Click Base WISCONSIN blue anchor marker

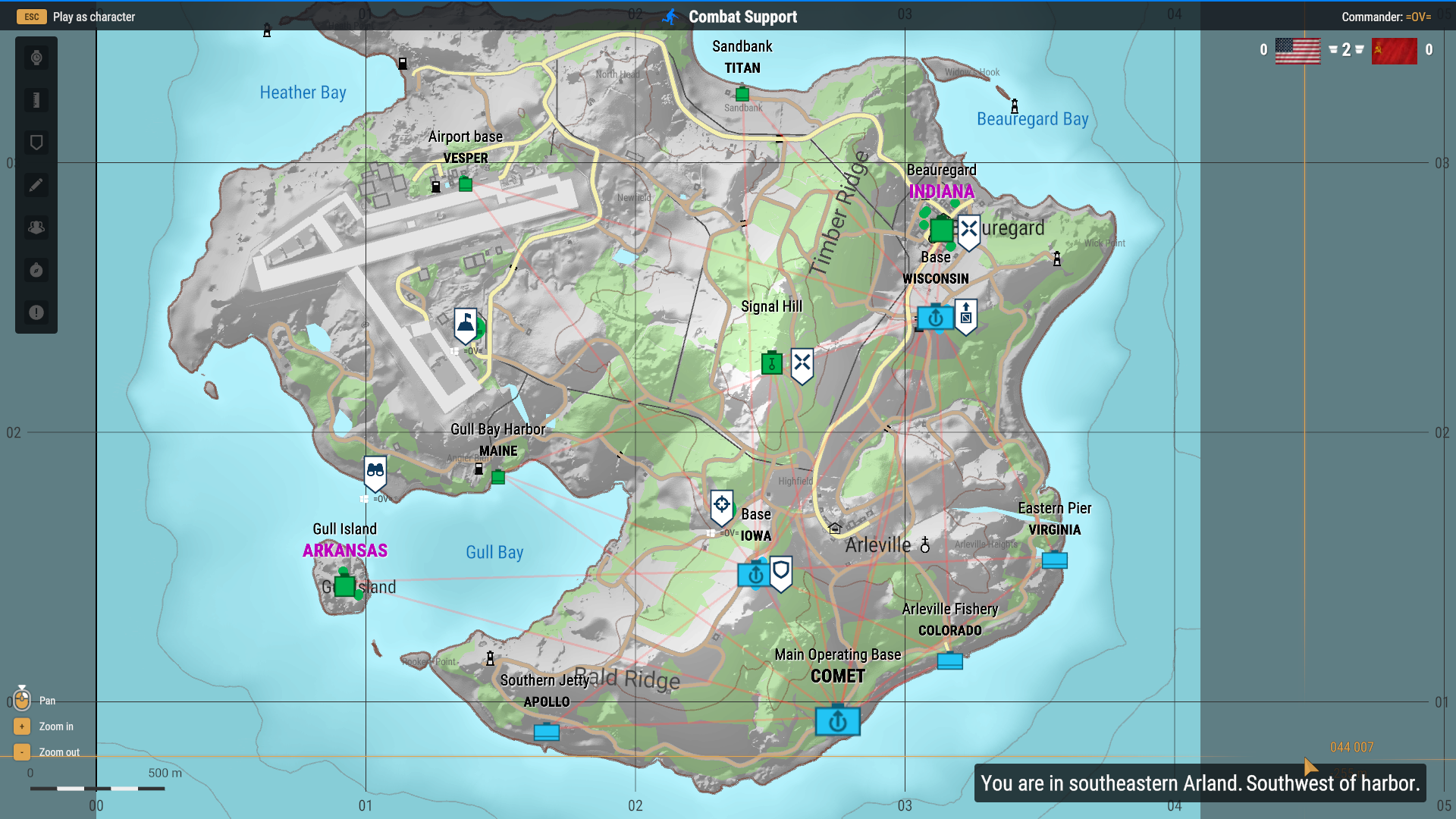click(x=935, y=318)
